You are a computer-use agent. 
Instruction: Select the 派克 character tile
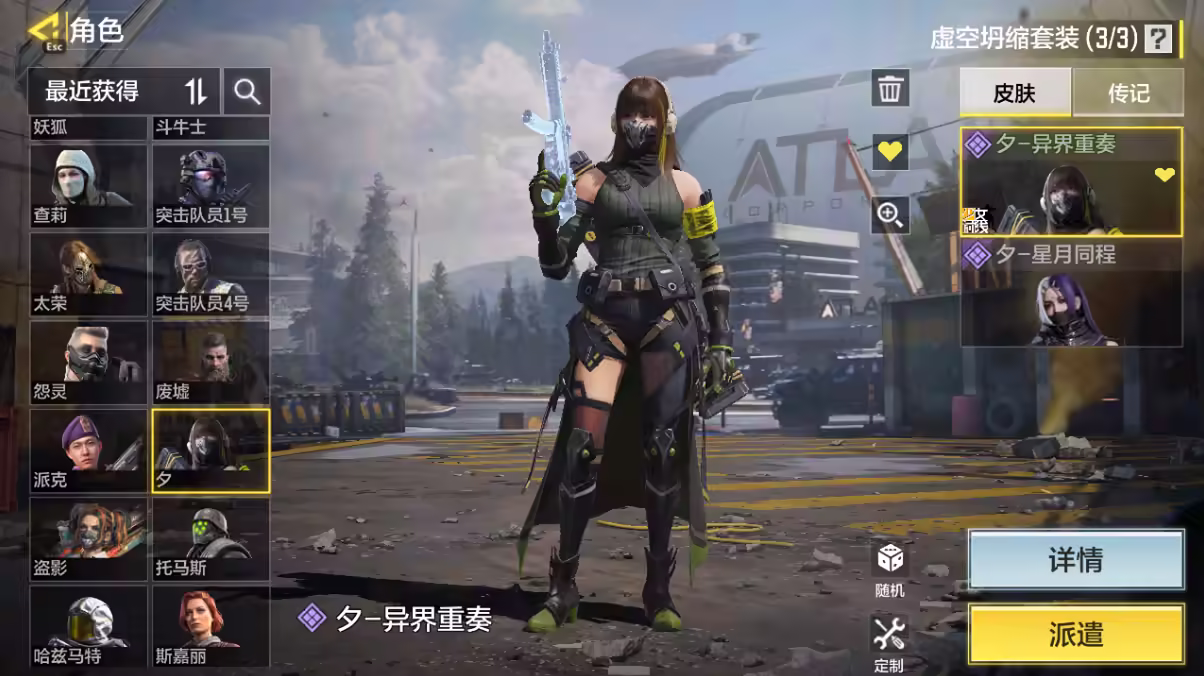tap(89, 450)
